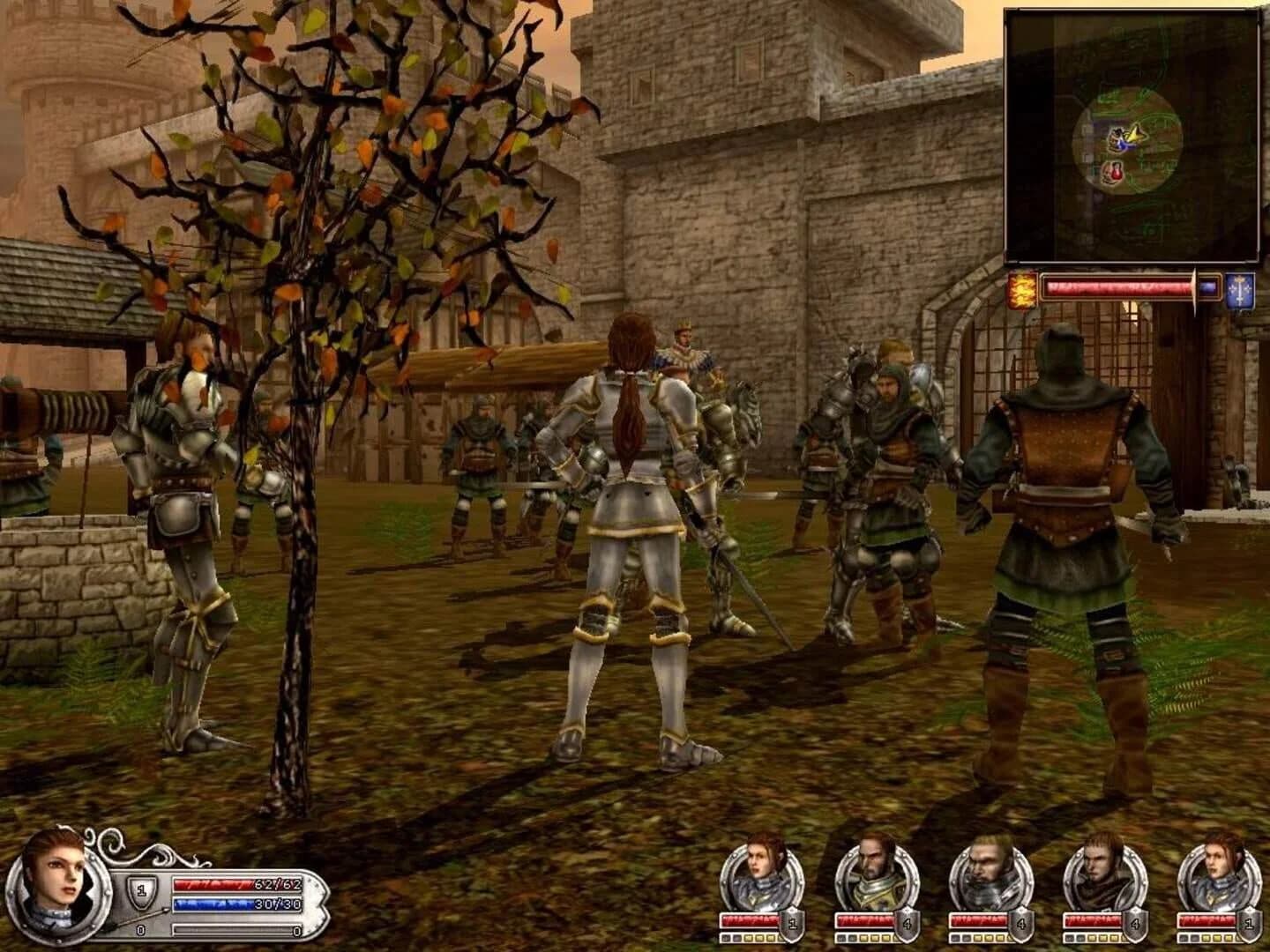Select the flaming lion crest emblem

[1021, 291]
